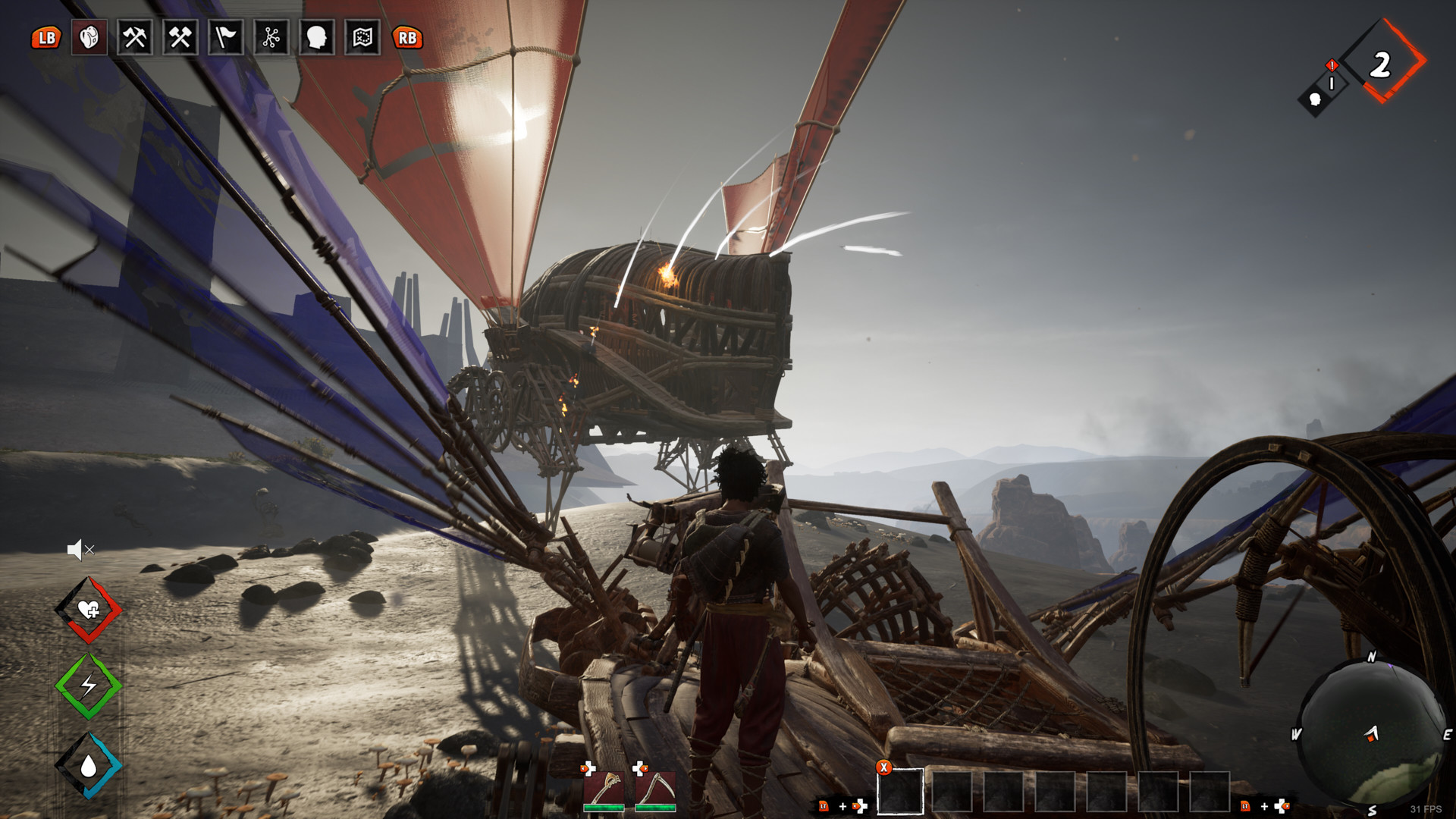The width and height of the screenshot is (1456, 819).
Task: Open the clan flag icon
Action: 224,38
